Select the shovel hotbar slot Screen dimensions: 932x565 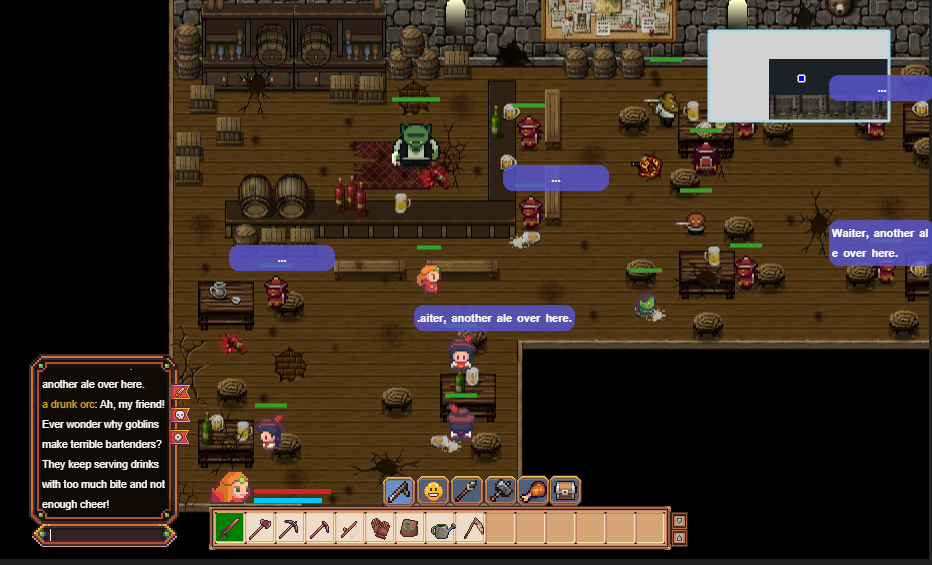(260, 528)
